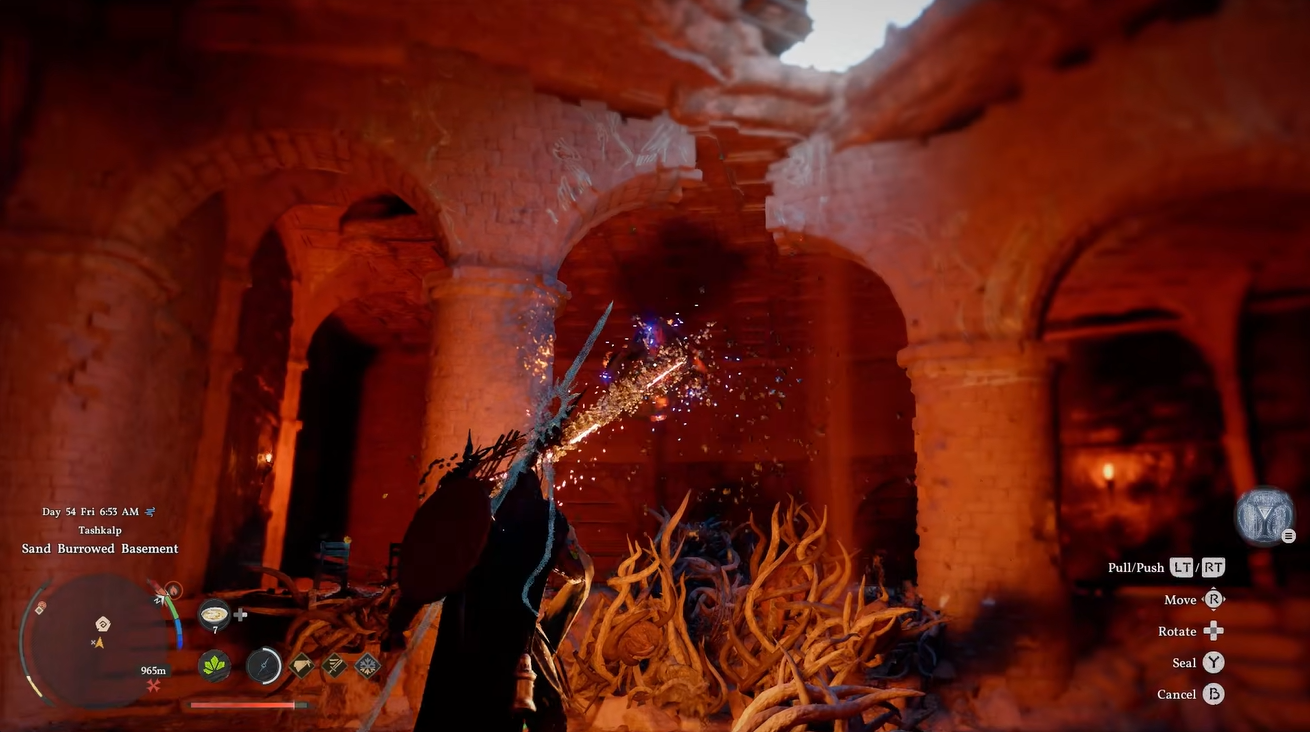Click the Cancel B button prompt
Image resolution: width=1310 pixels, height=732 pixels.
click(x=1215, y=694)
